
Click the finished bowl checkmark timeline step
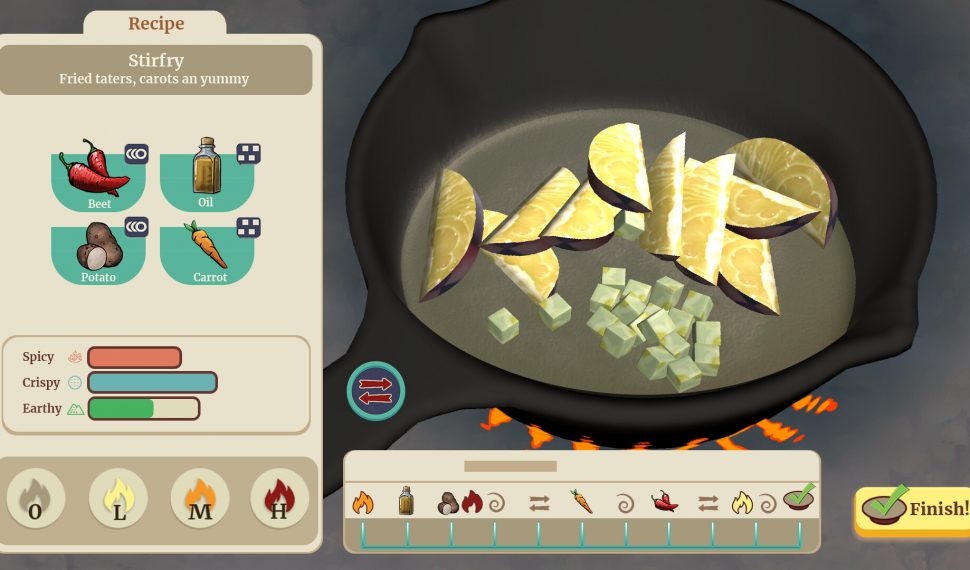pos(799,498)
